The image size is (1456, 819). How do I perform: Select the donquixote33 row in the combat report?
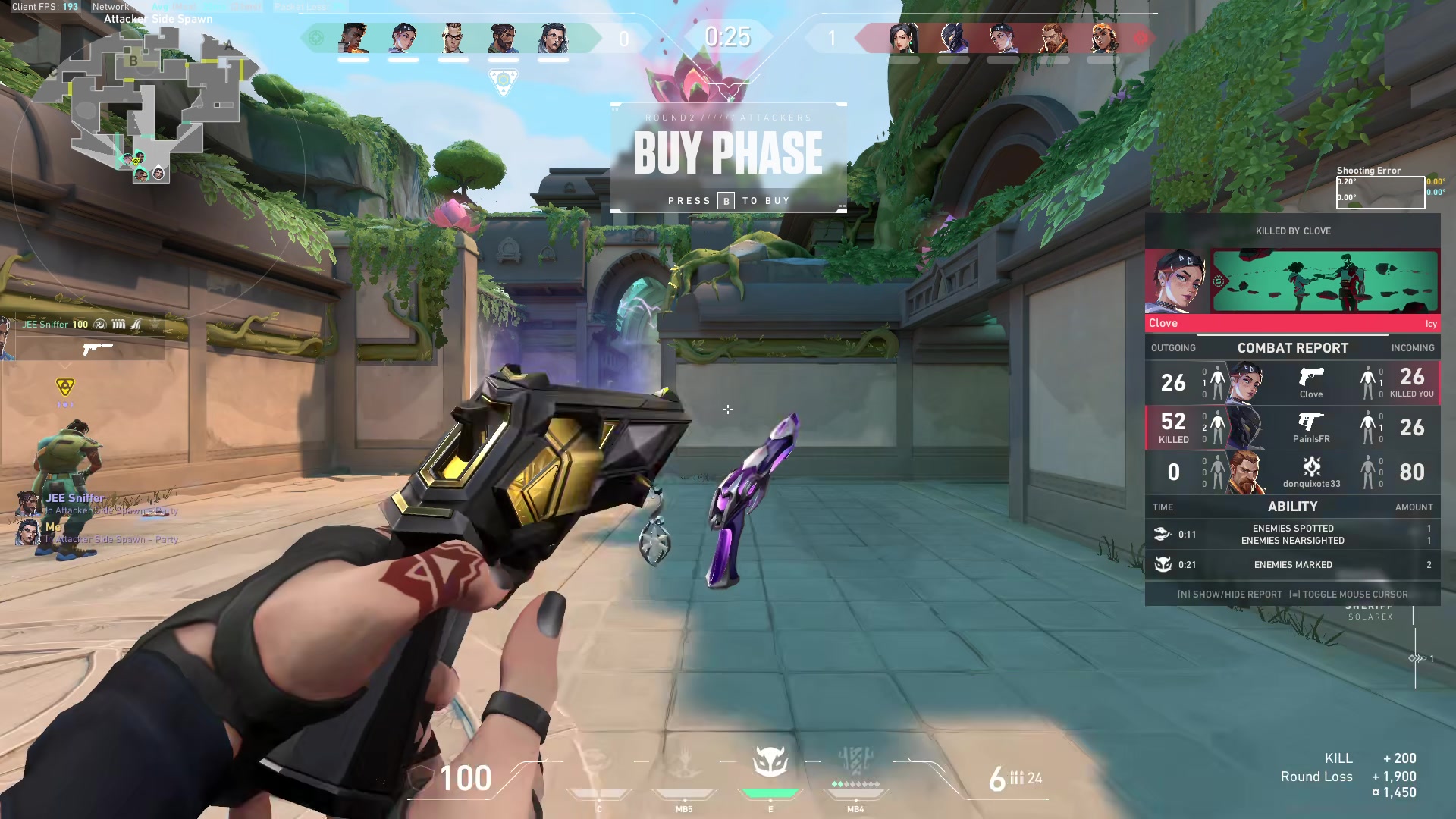(x=1292, y=472)
